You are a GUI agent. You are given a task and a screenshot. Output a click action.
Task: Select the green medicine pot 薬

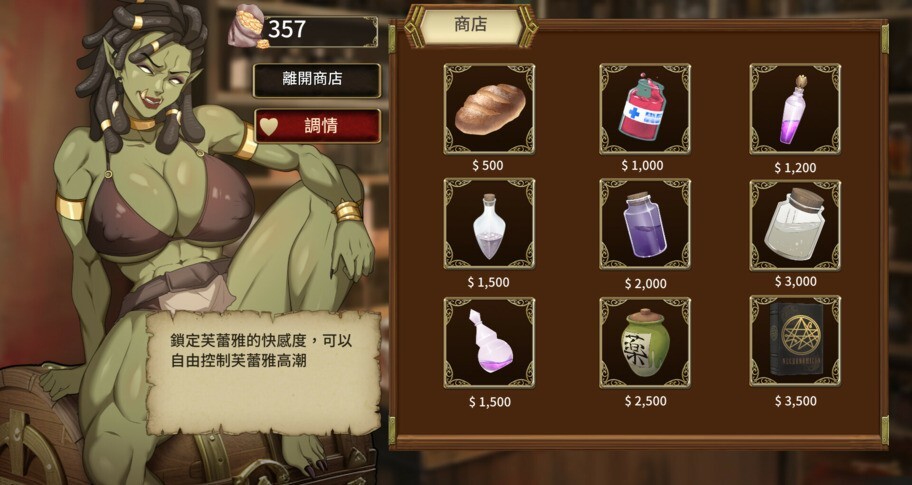tap(644, 342)
